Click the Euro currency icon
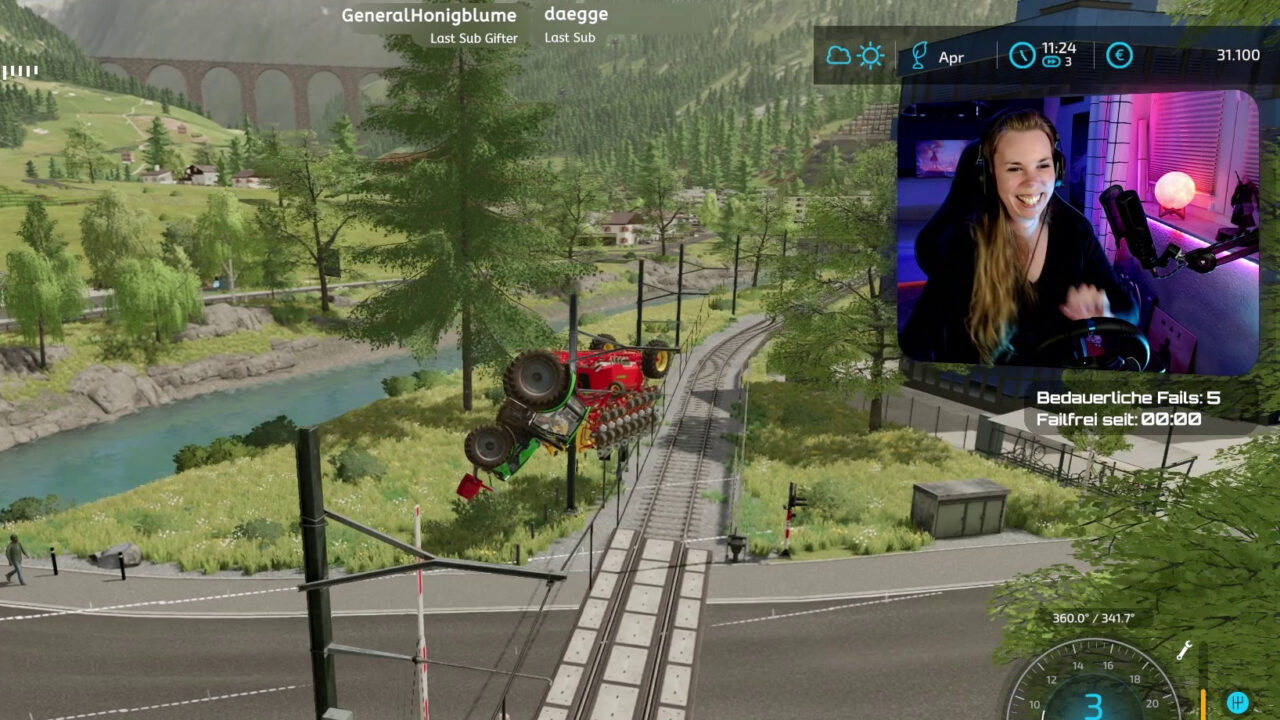Viewport: 1280px width, 720px height. coord(1119,56)
